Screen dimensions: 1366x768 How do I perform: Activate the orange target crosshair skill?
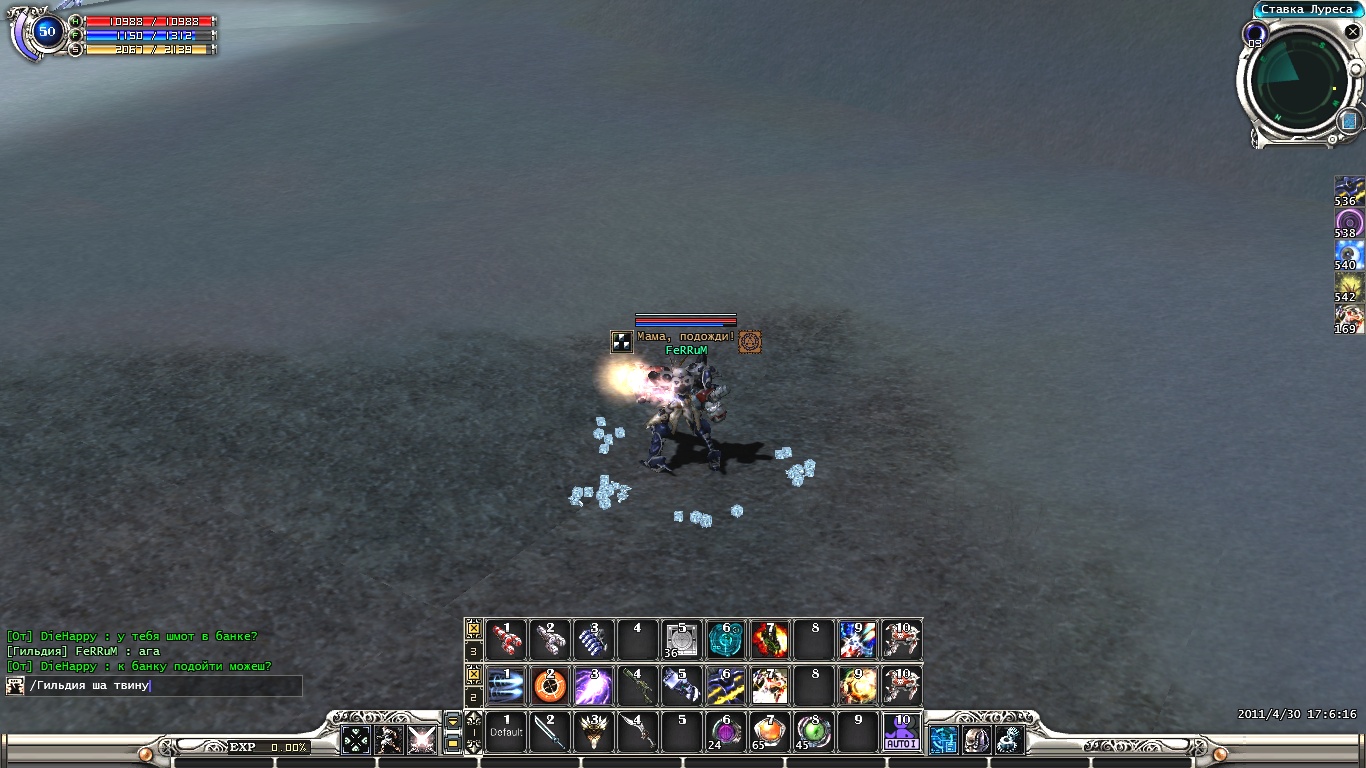coord(550,686)
